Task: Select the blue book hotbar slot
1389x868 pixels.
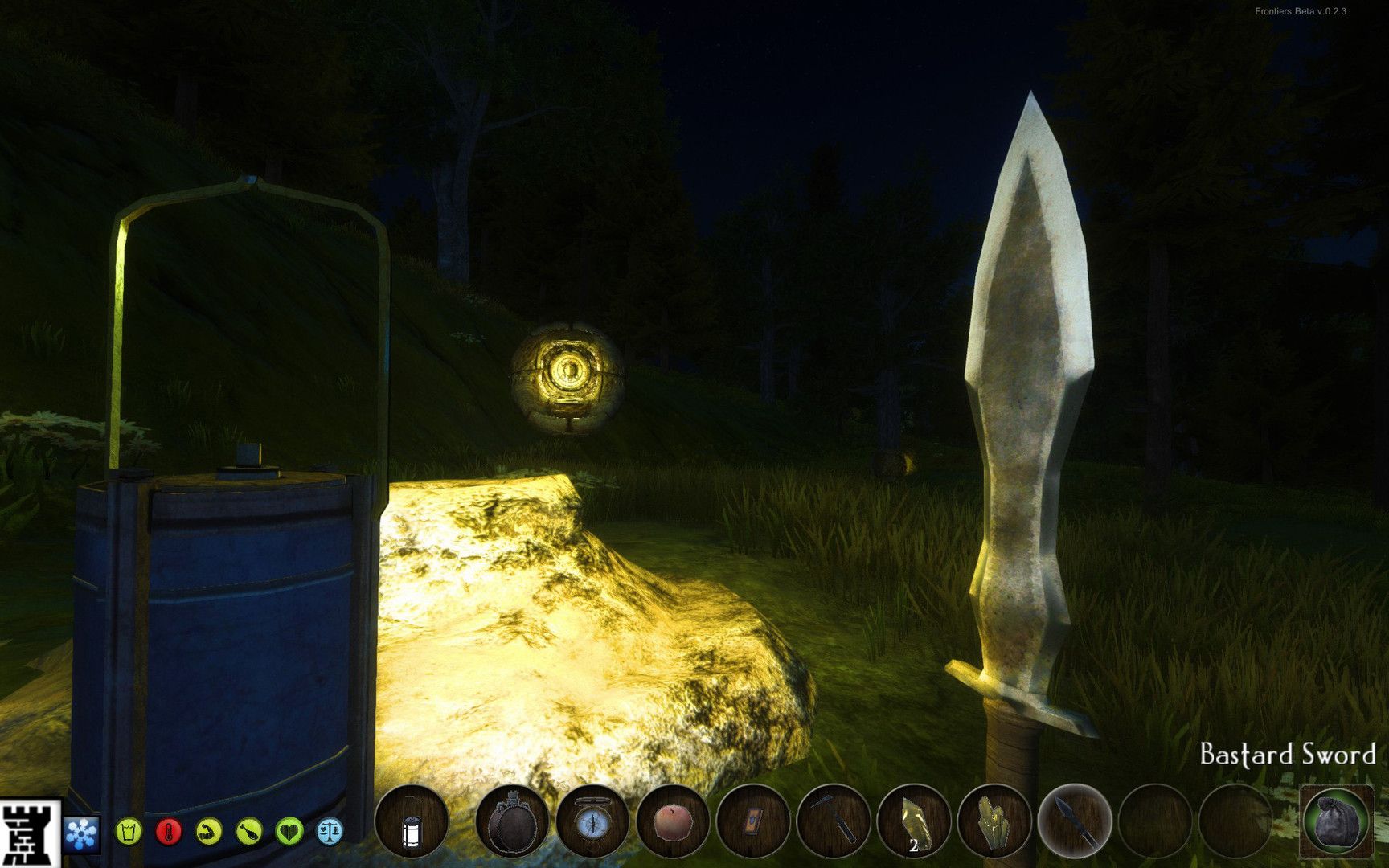Action: coord(753,823)
